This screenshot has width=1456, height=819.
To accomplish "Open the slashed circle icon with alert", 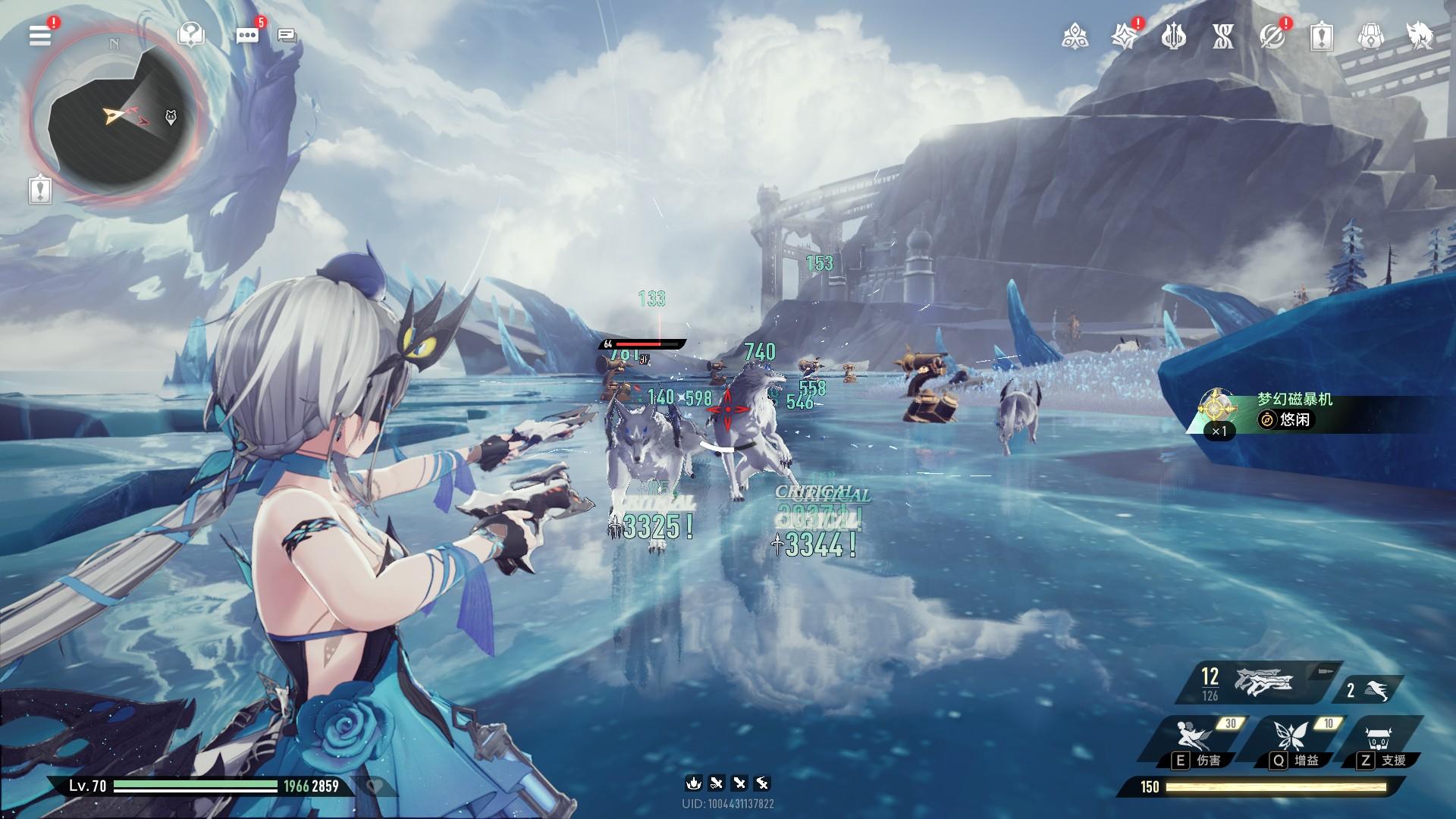I will pyautogui.click(x=1272, y=36).
